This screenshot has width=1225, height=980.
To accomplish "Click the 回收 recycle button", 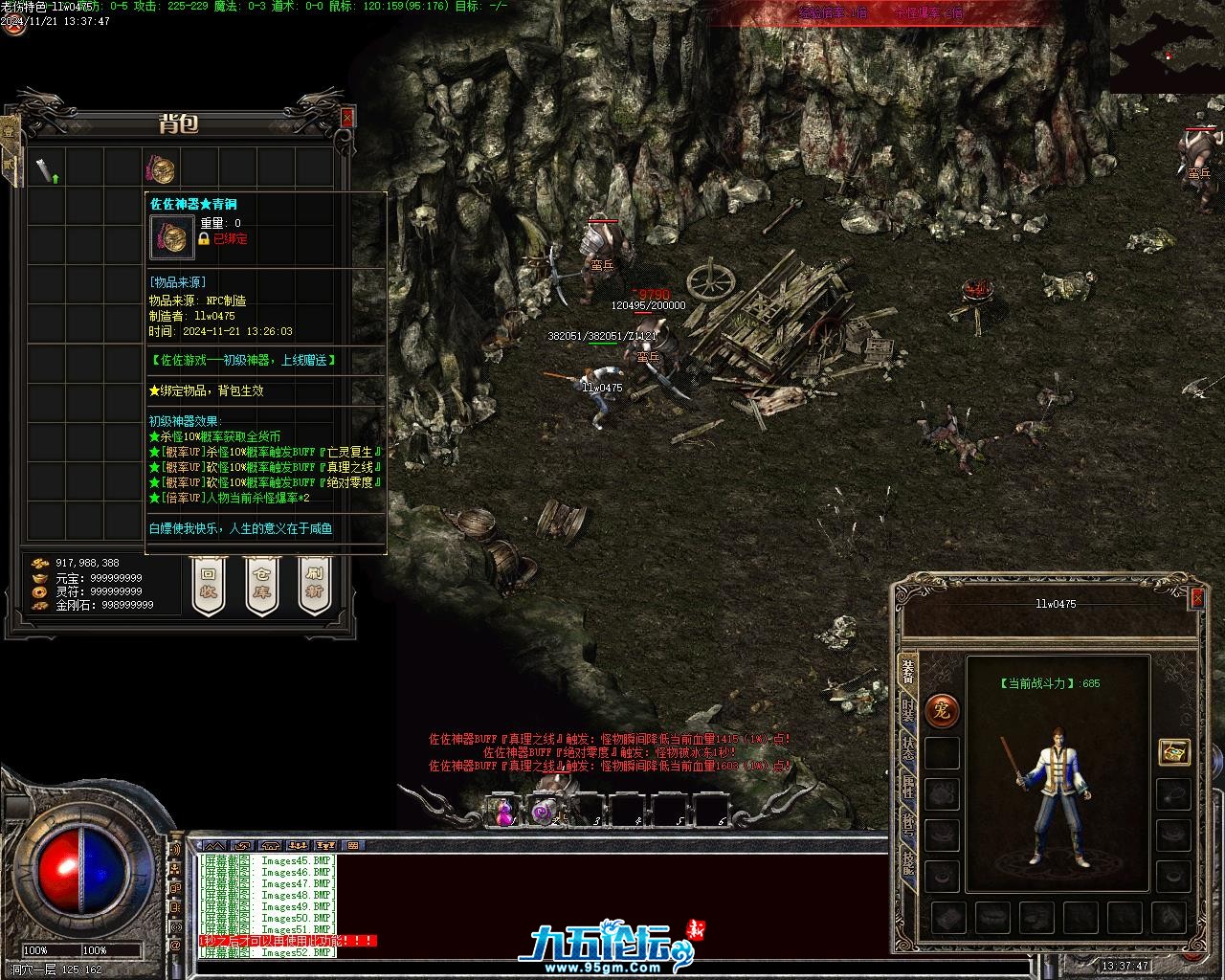I will 208,585.
